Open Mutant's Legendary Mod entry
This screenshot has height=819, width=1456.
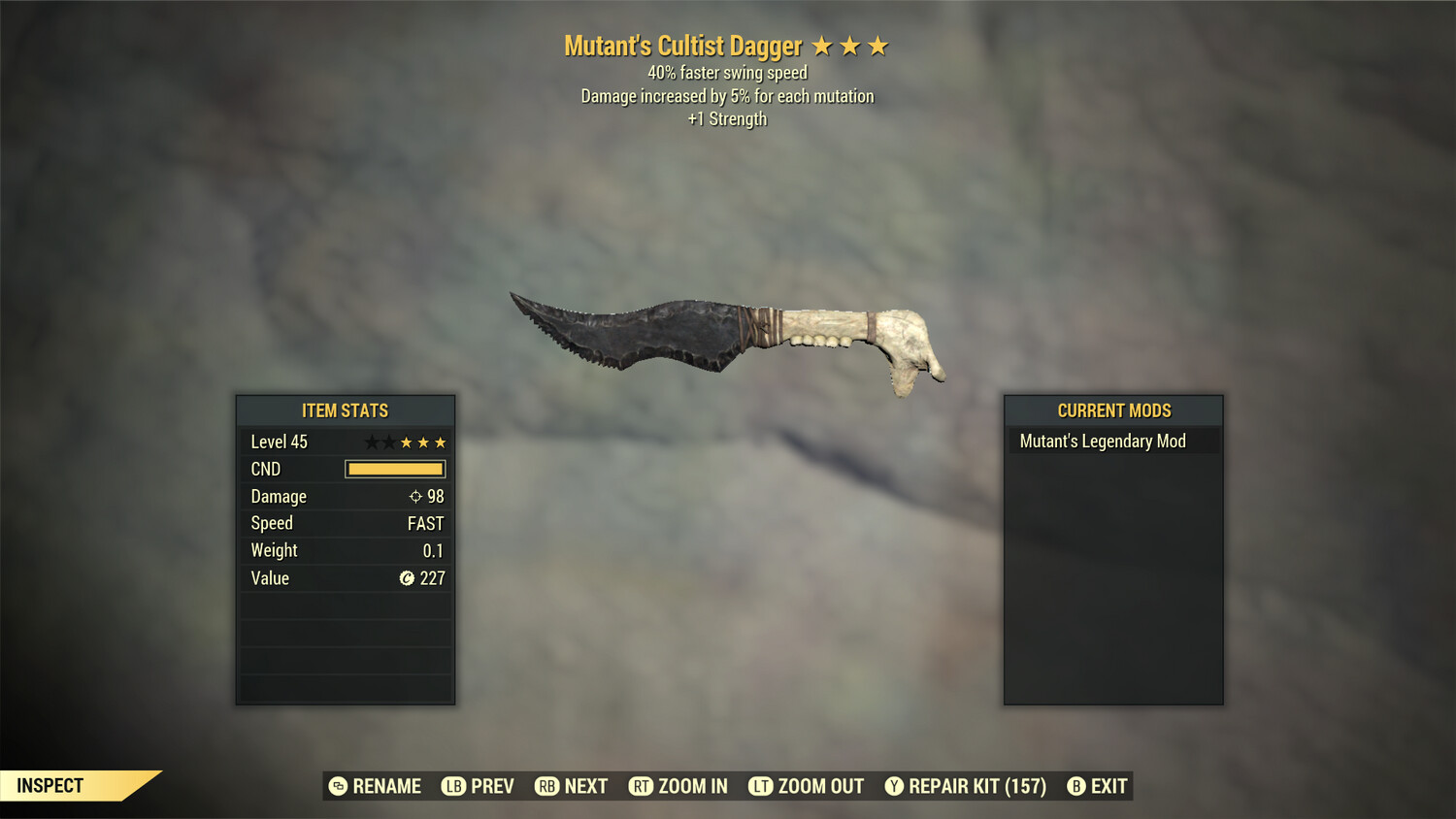coord(1103,441)
